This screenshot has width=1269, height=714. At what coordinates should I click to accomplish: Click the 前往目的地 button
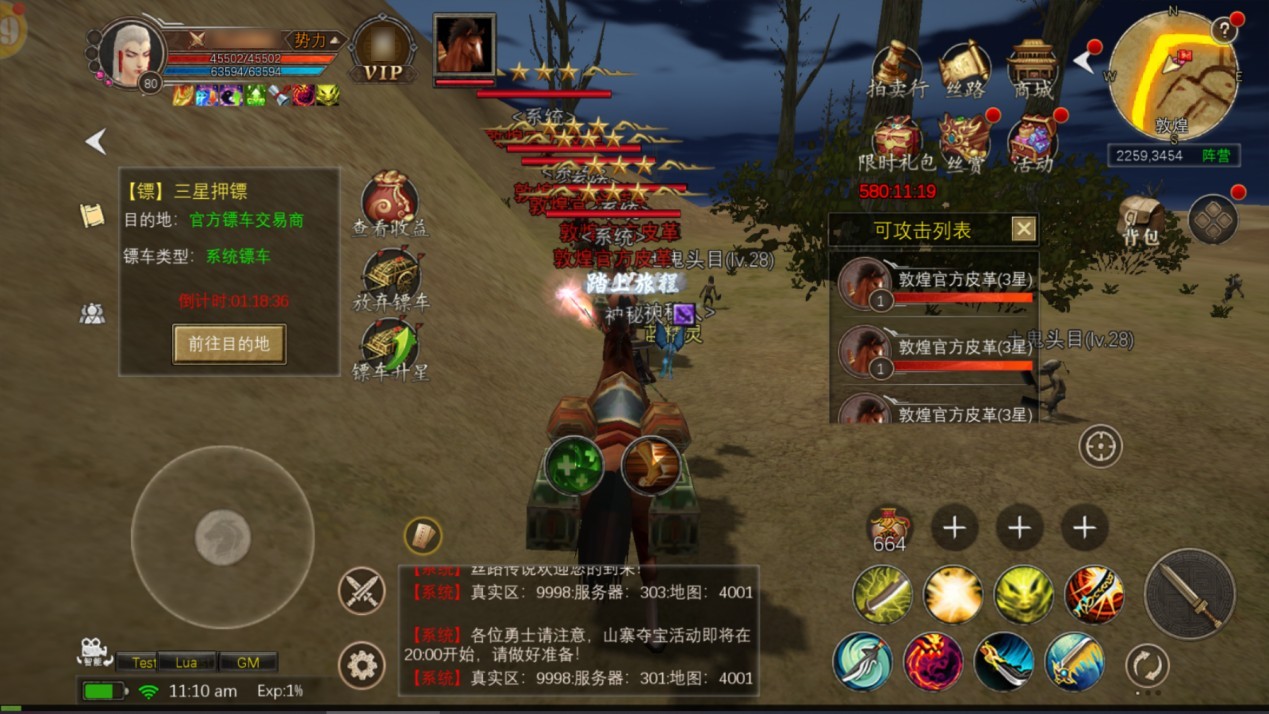(229, 344)
